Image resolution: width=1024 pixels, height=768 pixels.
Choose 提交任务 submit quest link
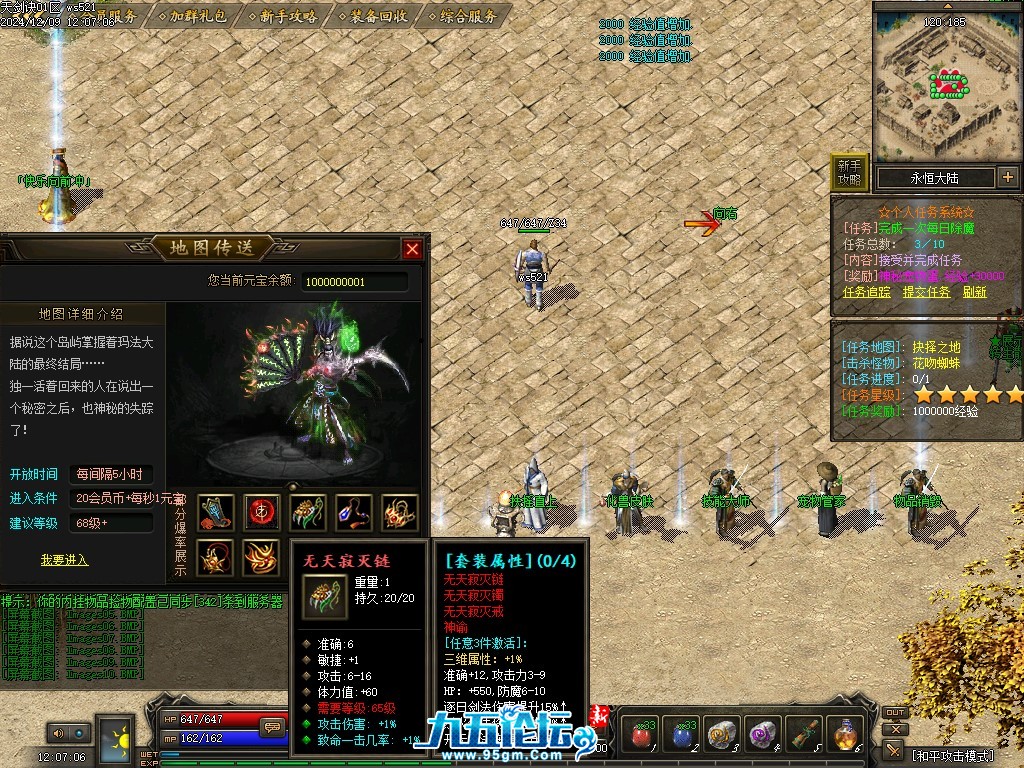pyautogui.click(x=926, y=292)
